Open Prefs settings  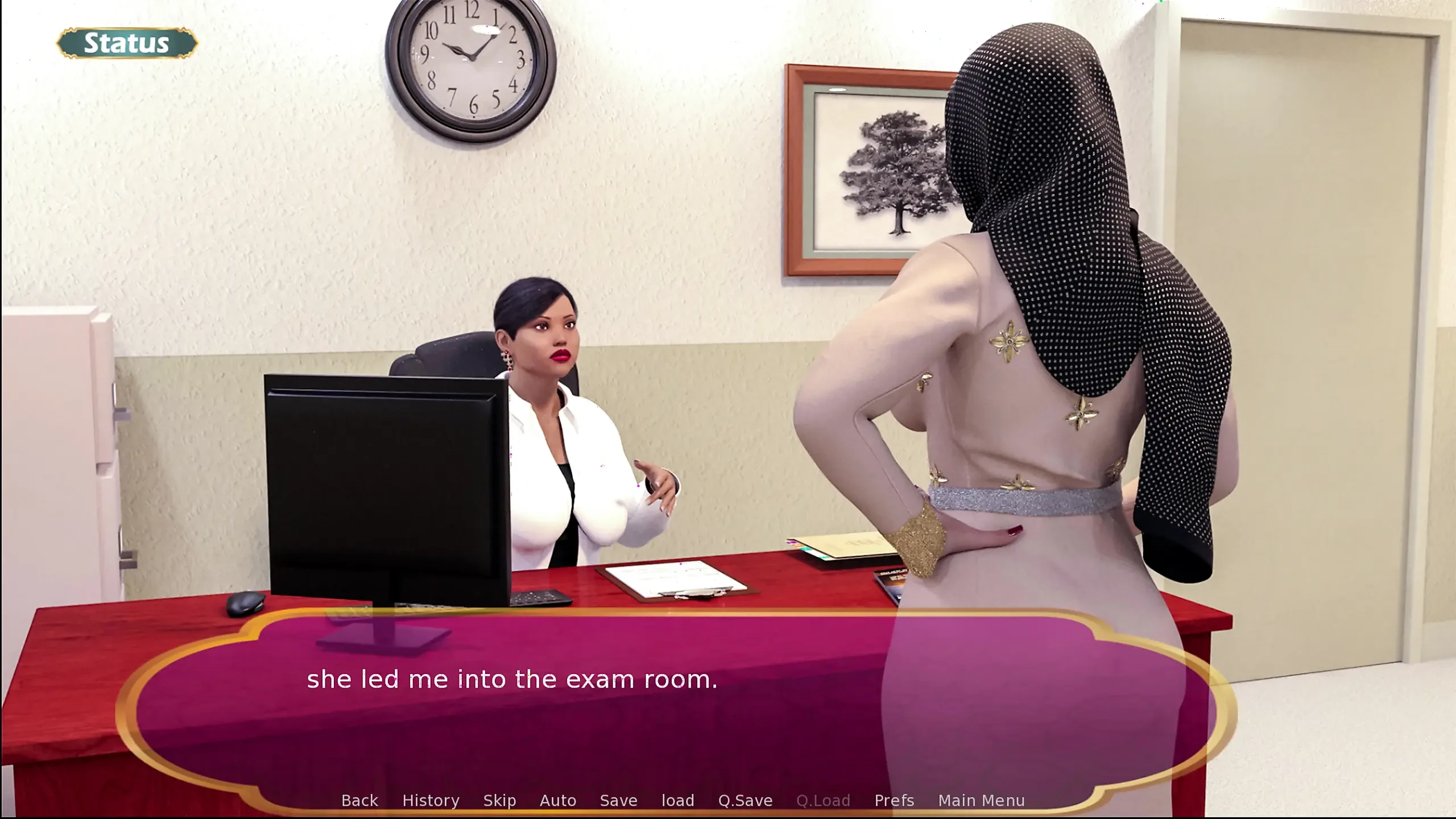[x=894, y=800]
